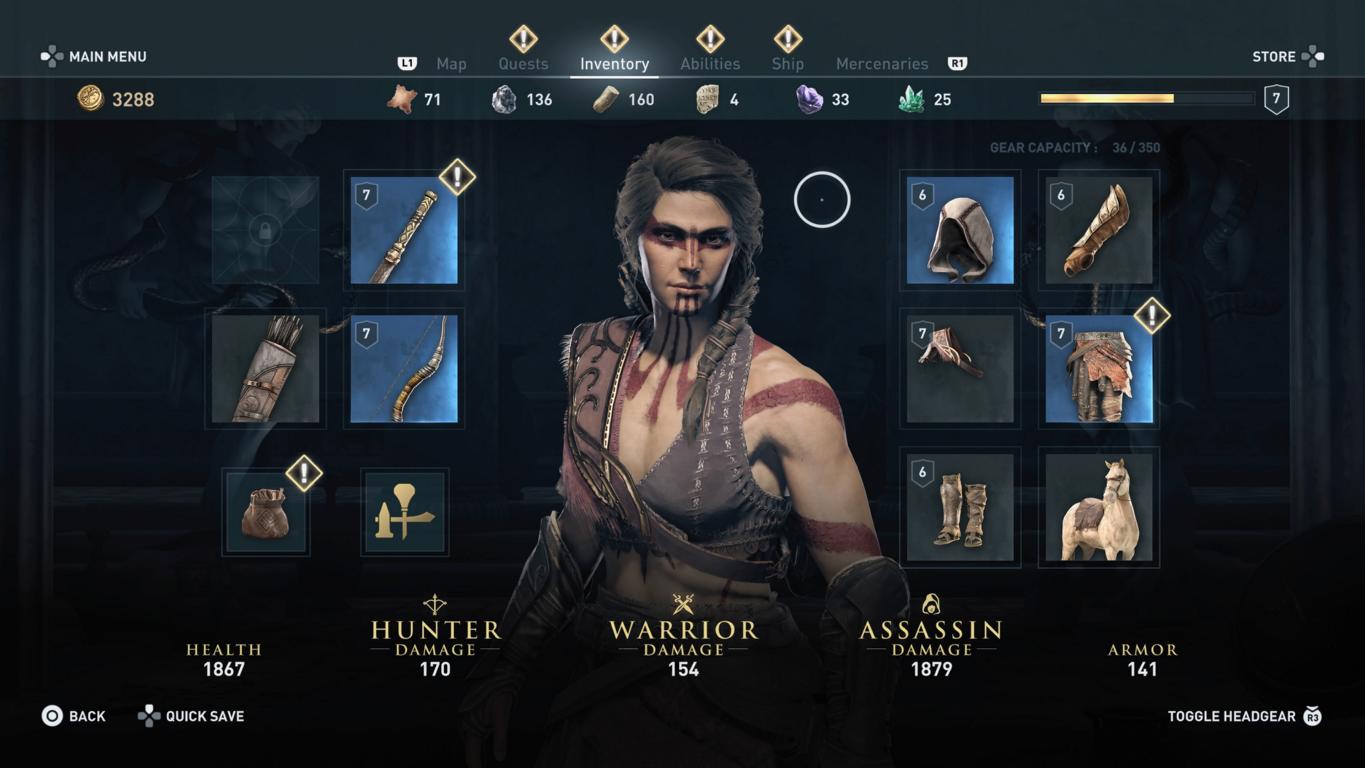
Task: Open the Store
Action: pyautogui.click(x=1287, y=57)
